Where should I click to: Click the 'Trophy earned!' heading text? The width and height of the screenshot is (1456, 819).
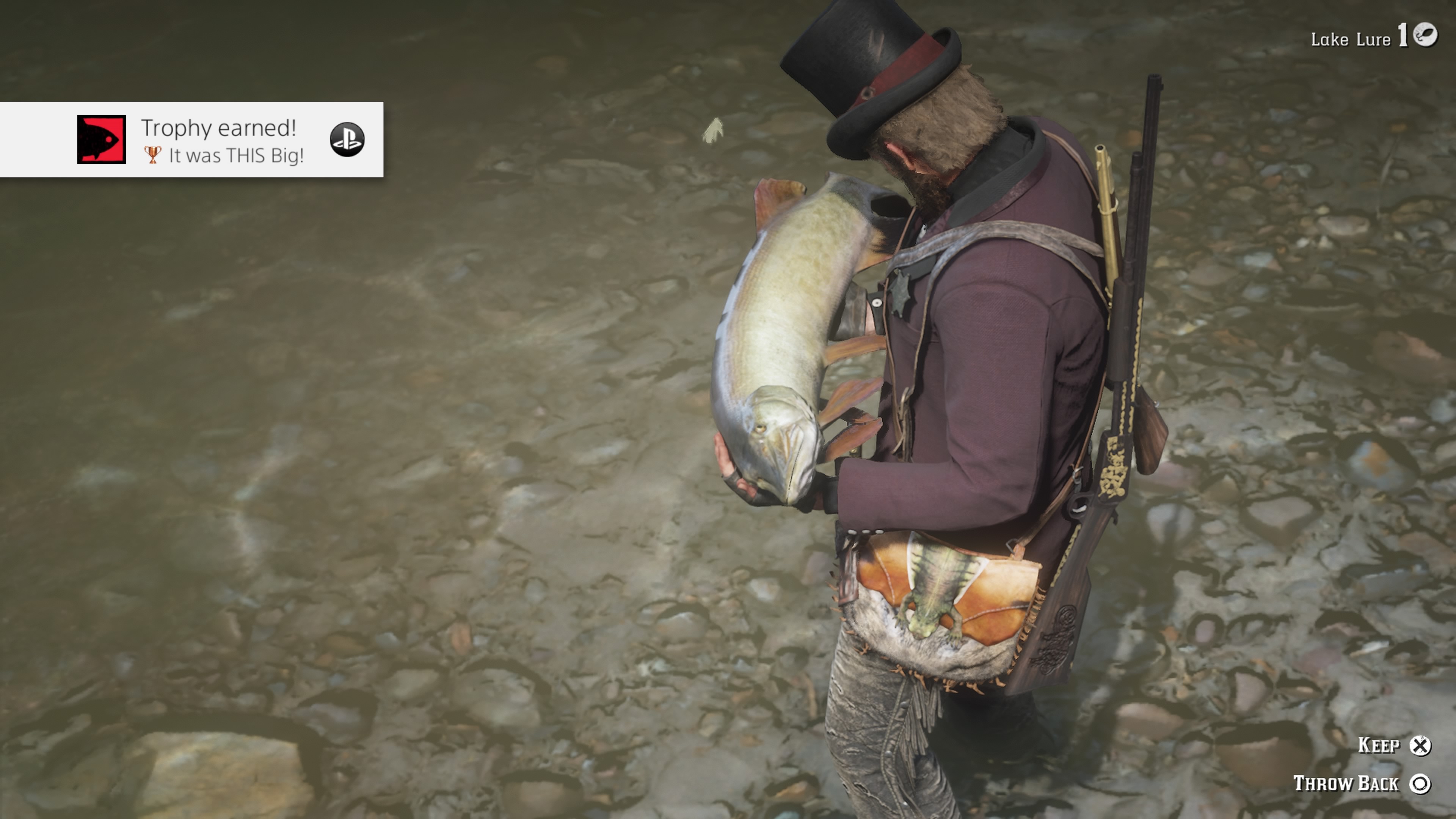[x=220, y=129]
